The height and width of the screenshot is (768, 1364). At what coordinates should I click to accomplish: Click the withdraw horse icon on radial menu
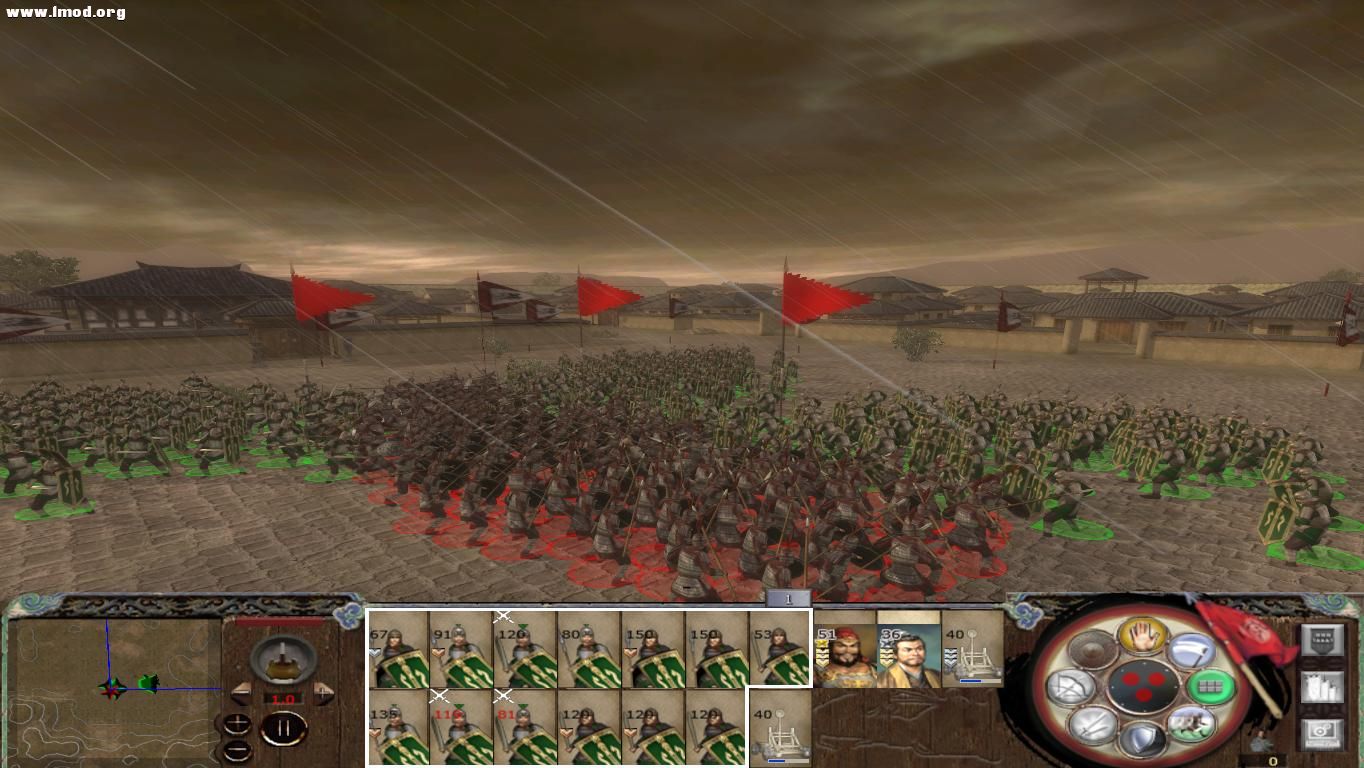[x=1189, y=725]
